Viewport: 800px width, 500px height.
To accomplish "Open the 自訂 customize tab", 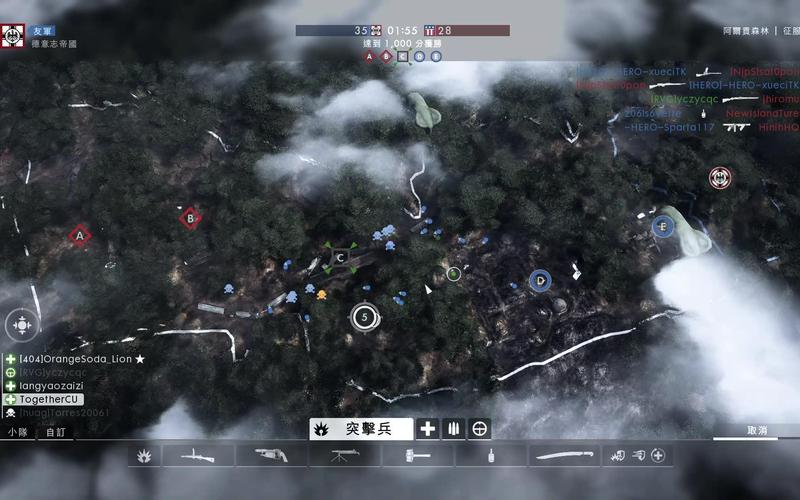I will tap(54, 432).
